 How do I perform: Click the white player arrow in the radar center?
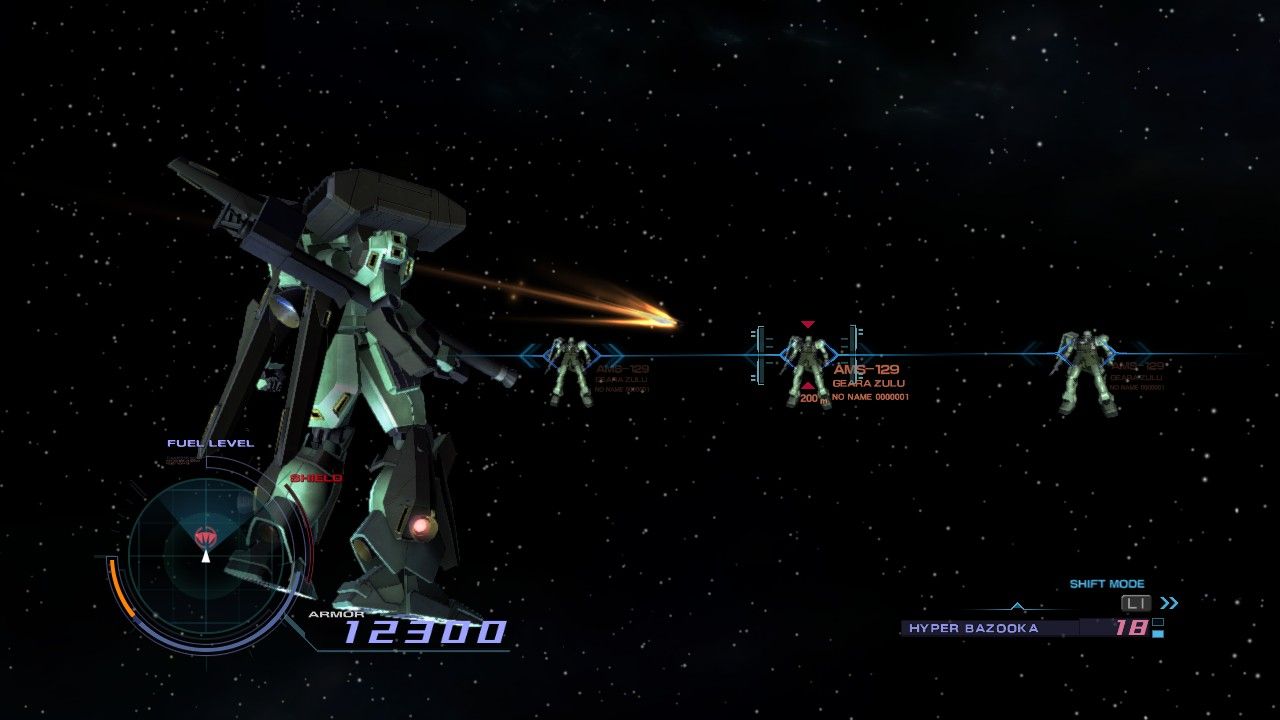pos(205,557)
